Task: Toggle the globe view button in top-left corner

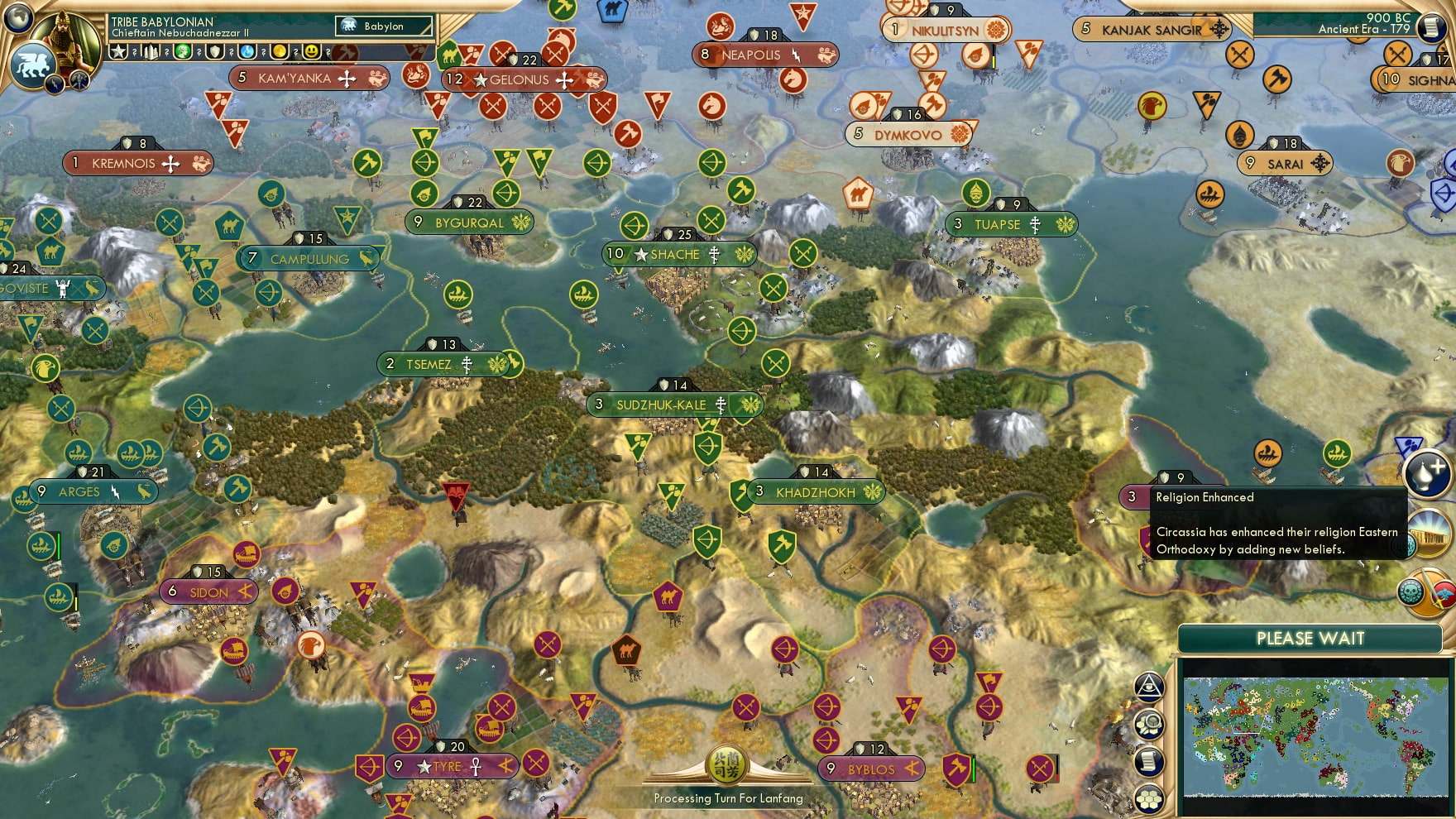Action: click(17, 18)
